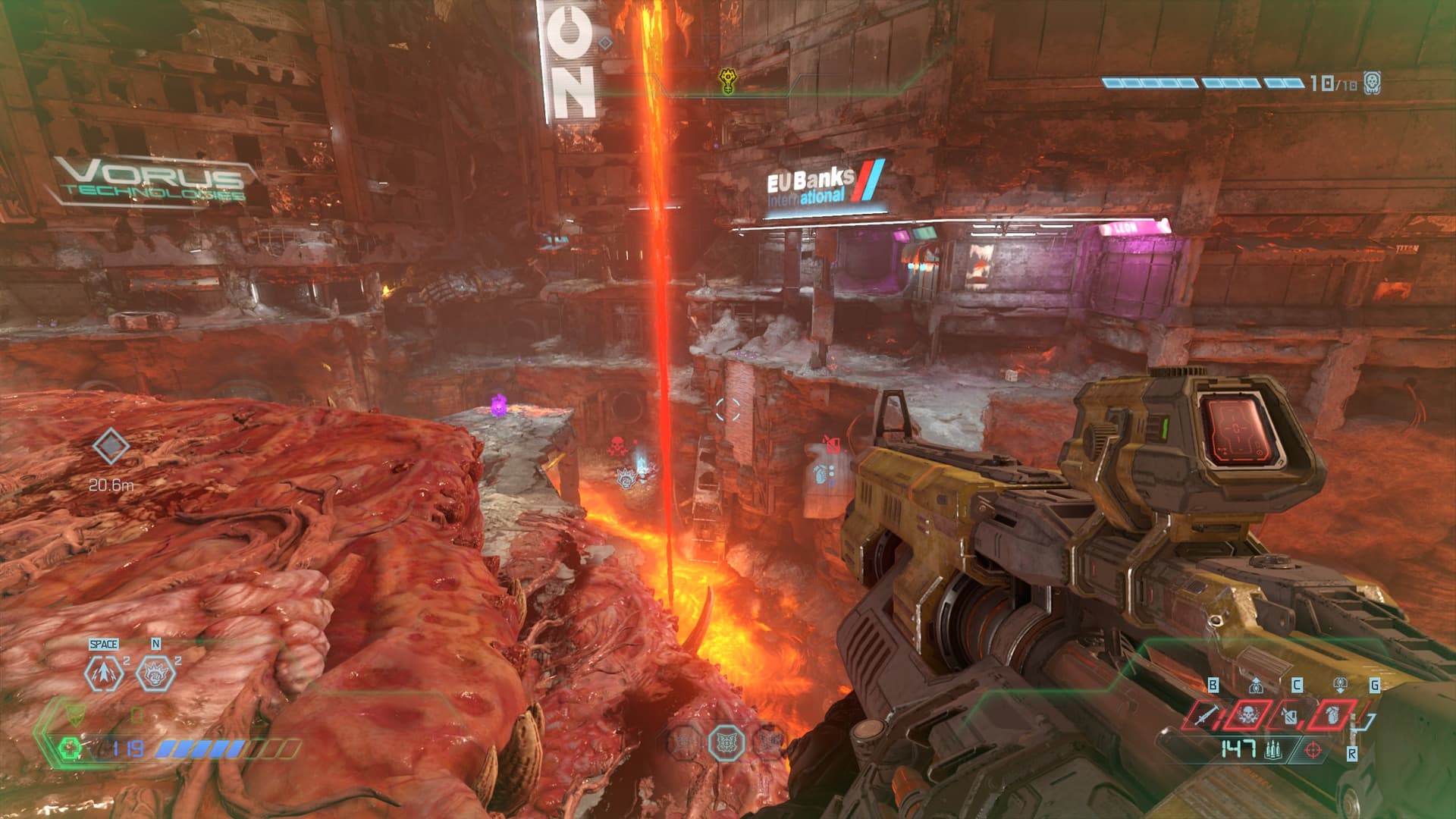Select the dash arrow ability icon

(103, 672)
